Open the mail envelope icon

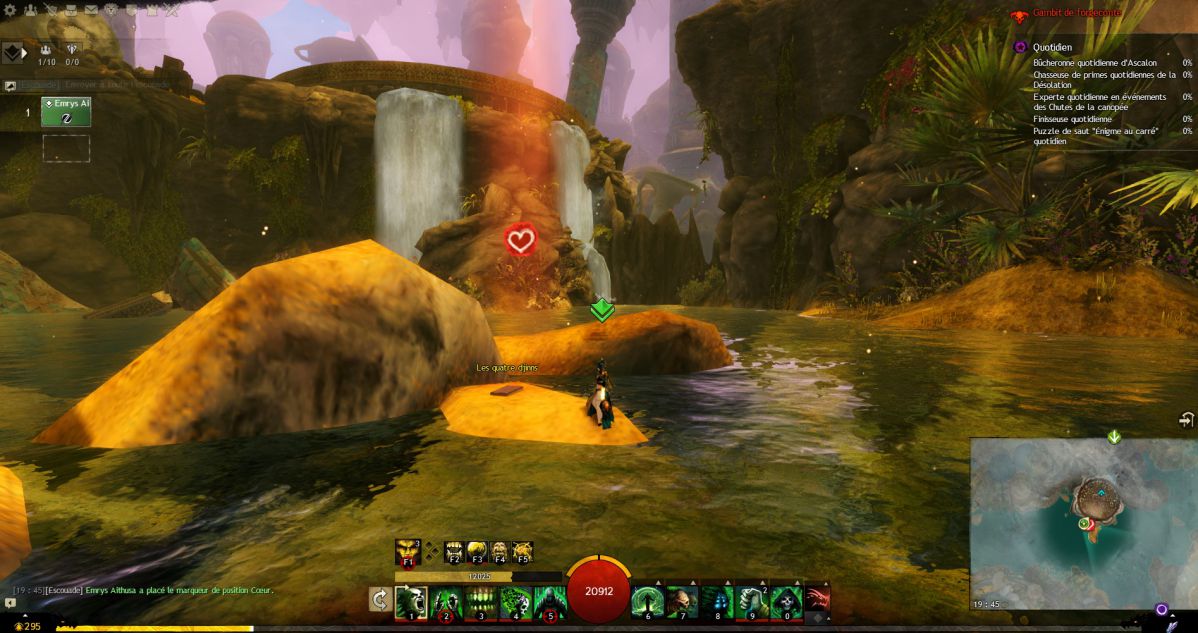coord(90,10)
